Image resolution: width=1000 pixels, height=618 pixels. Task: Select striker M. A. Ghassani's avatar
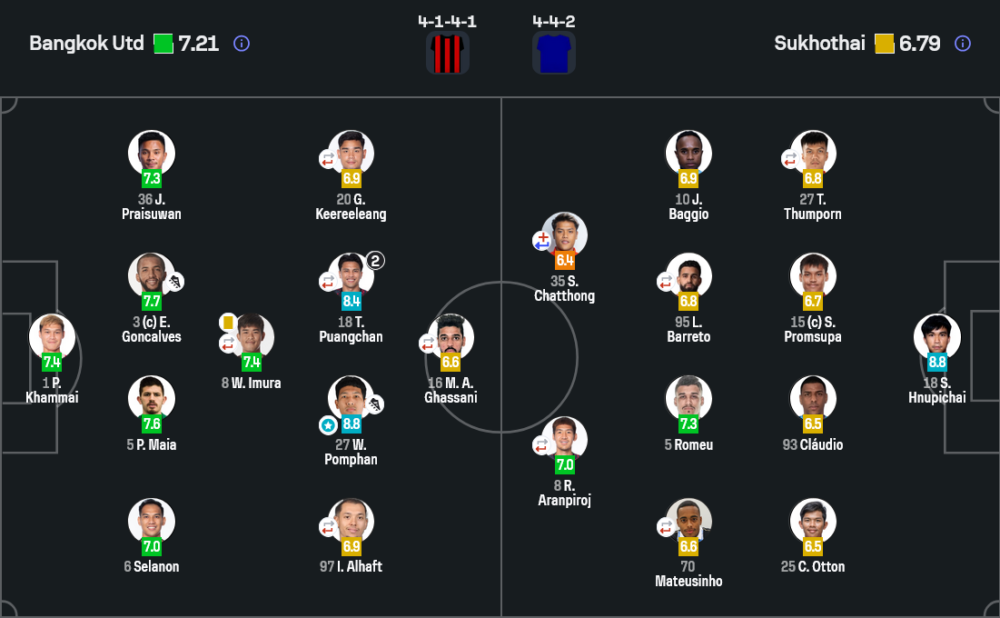click(450, 337)
